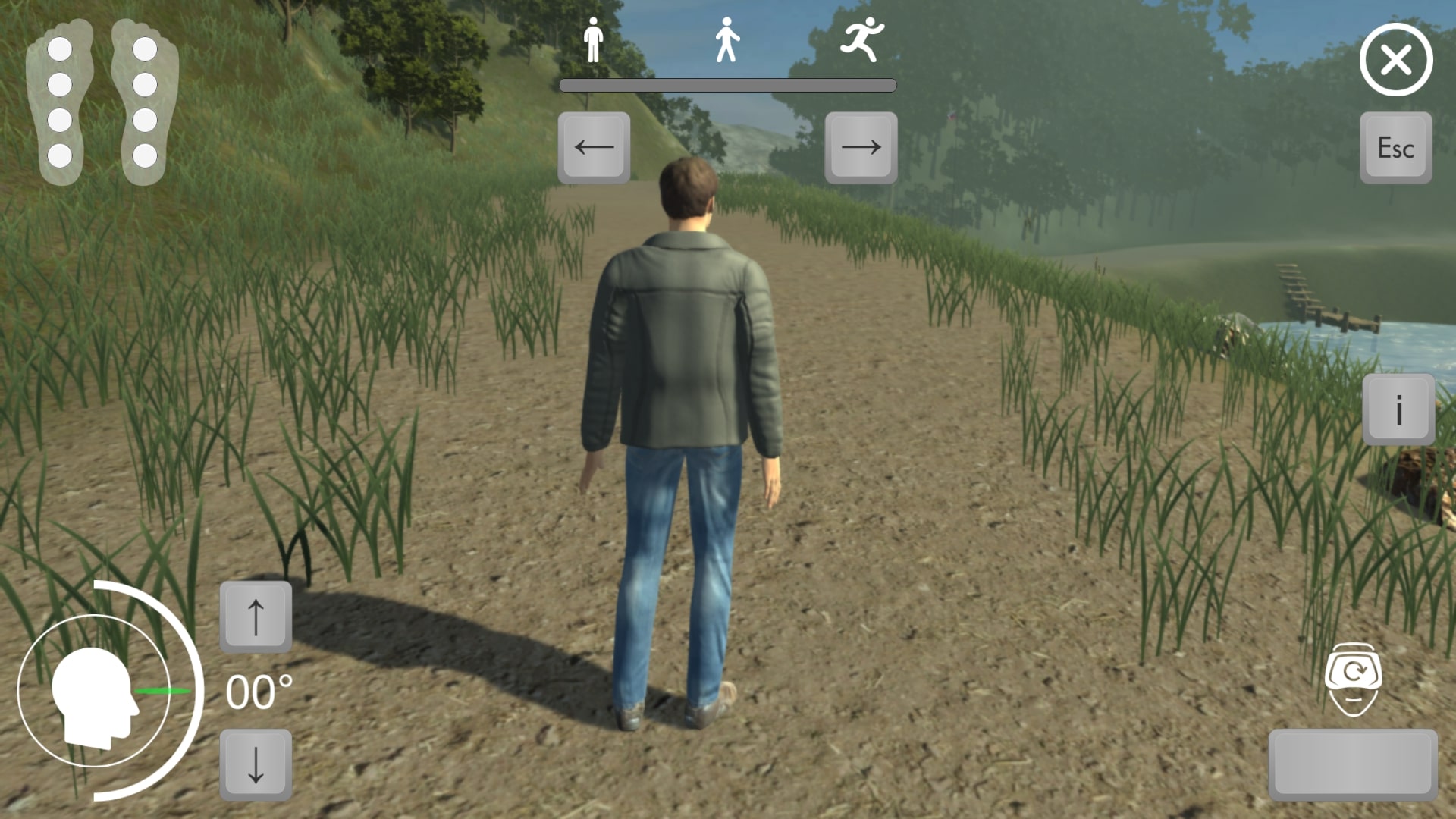This screenshot has width=1456, height=819.
Task: Tilt head down with the down arrow button
Action: pyautogui.click(x=256, y=764)
